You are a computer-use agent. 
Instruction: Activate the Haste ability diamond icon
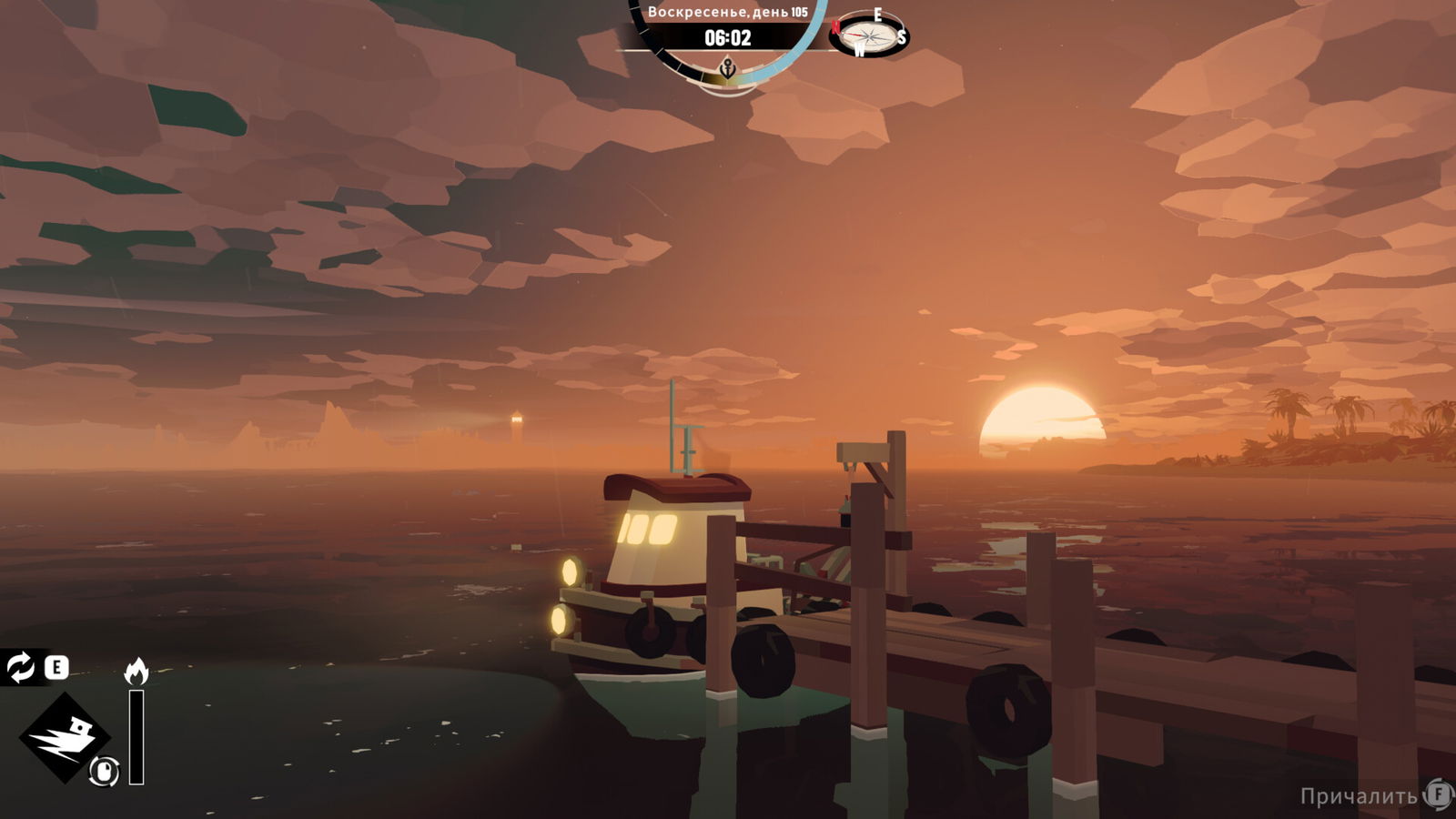pos(64,736)
